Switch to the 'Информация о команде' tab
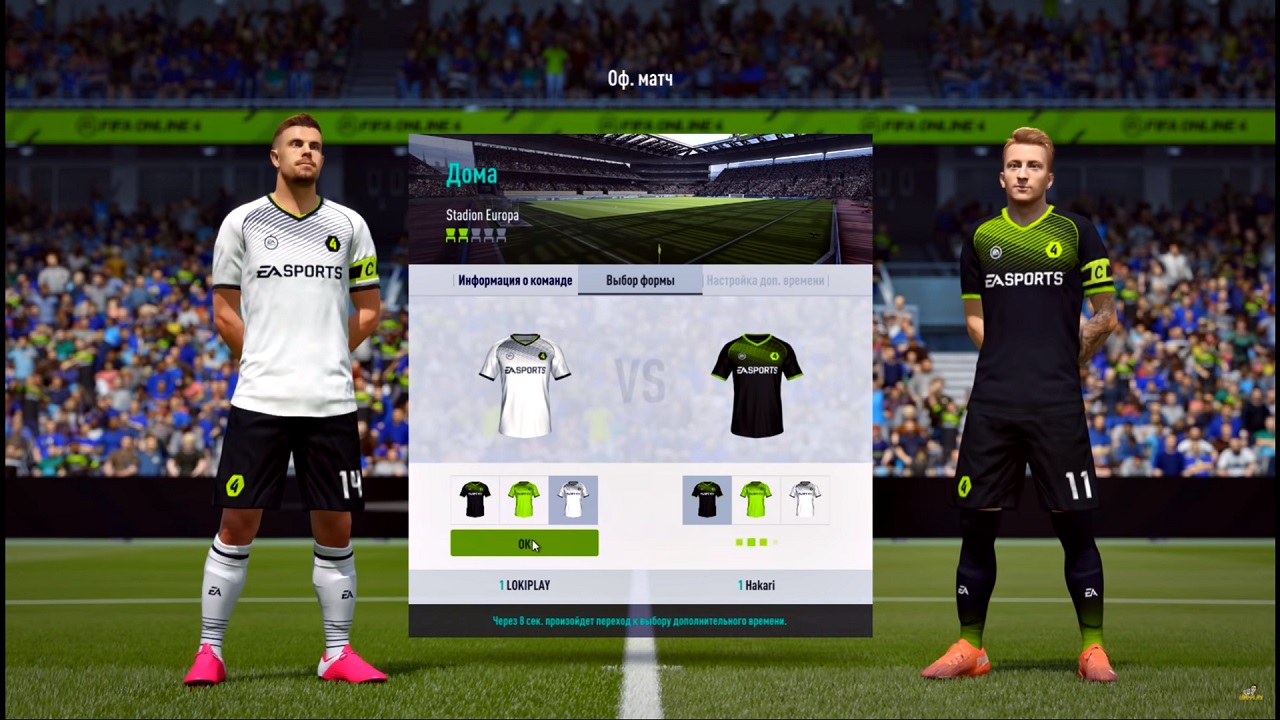 [515, 280]
